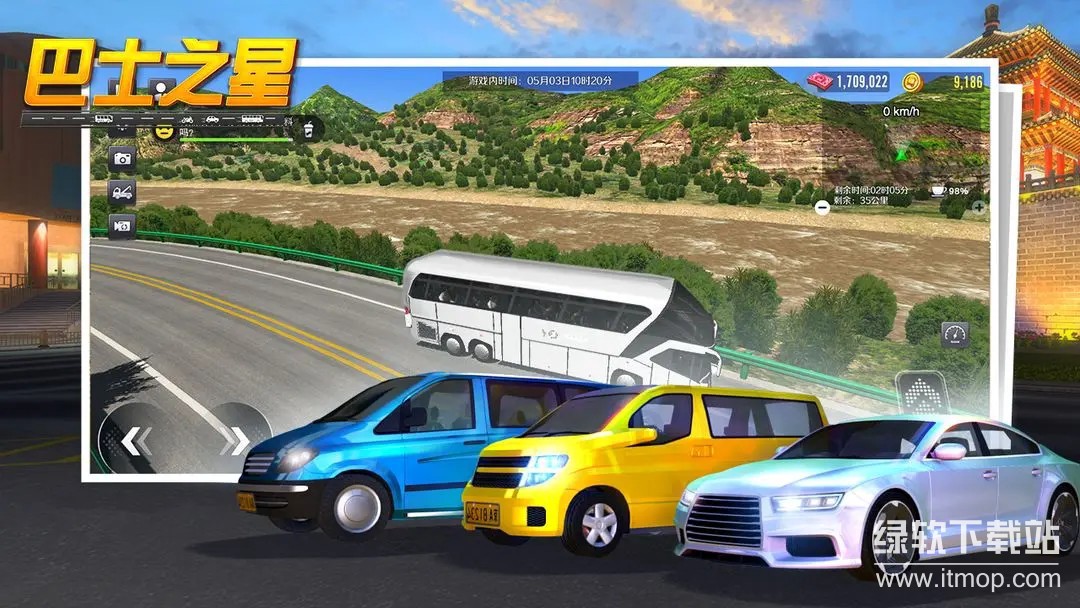Open the speedometer gauge button

(x=955, y=335)
